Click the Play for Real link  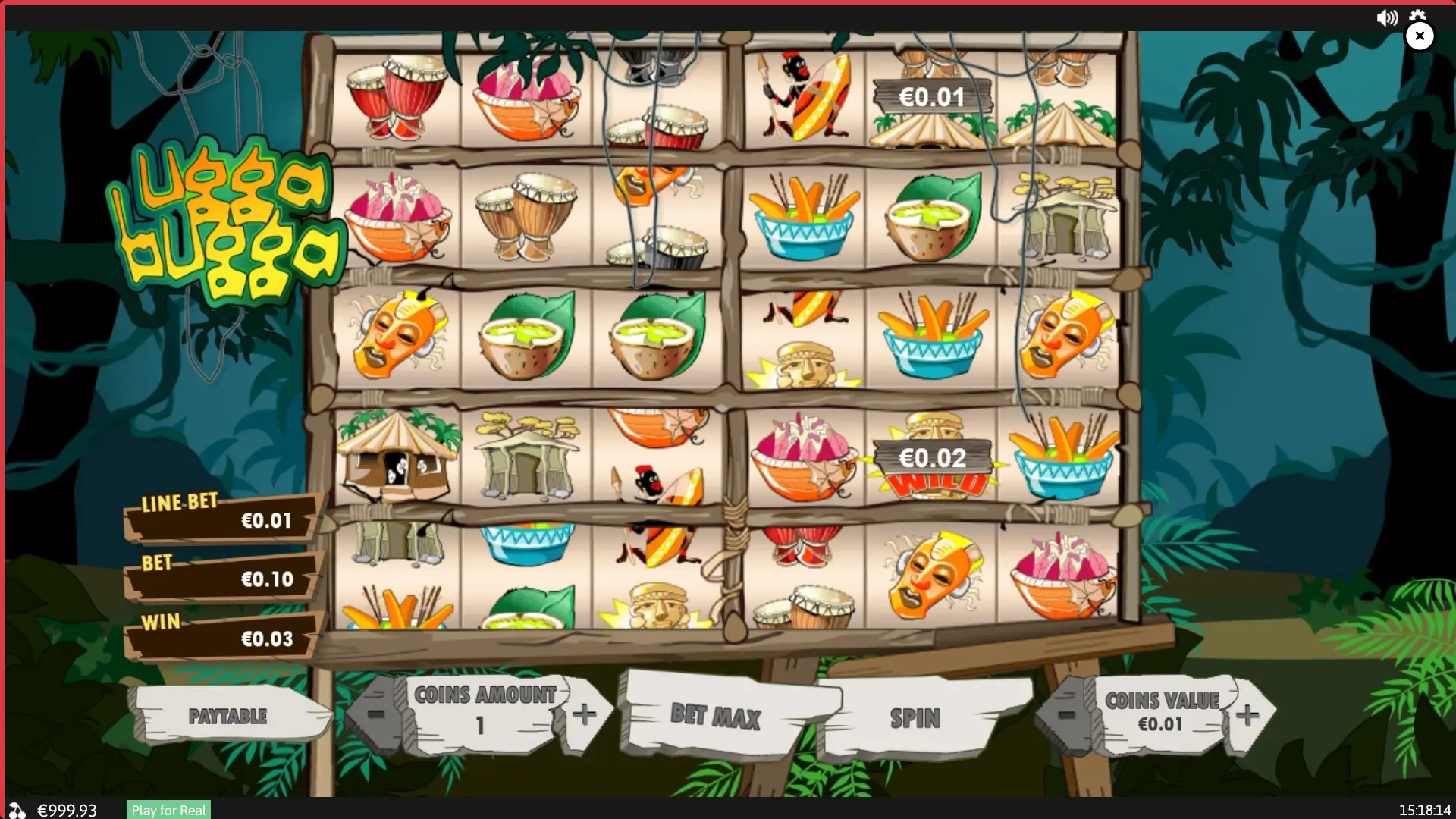click(168, 810)
